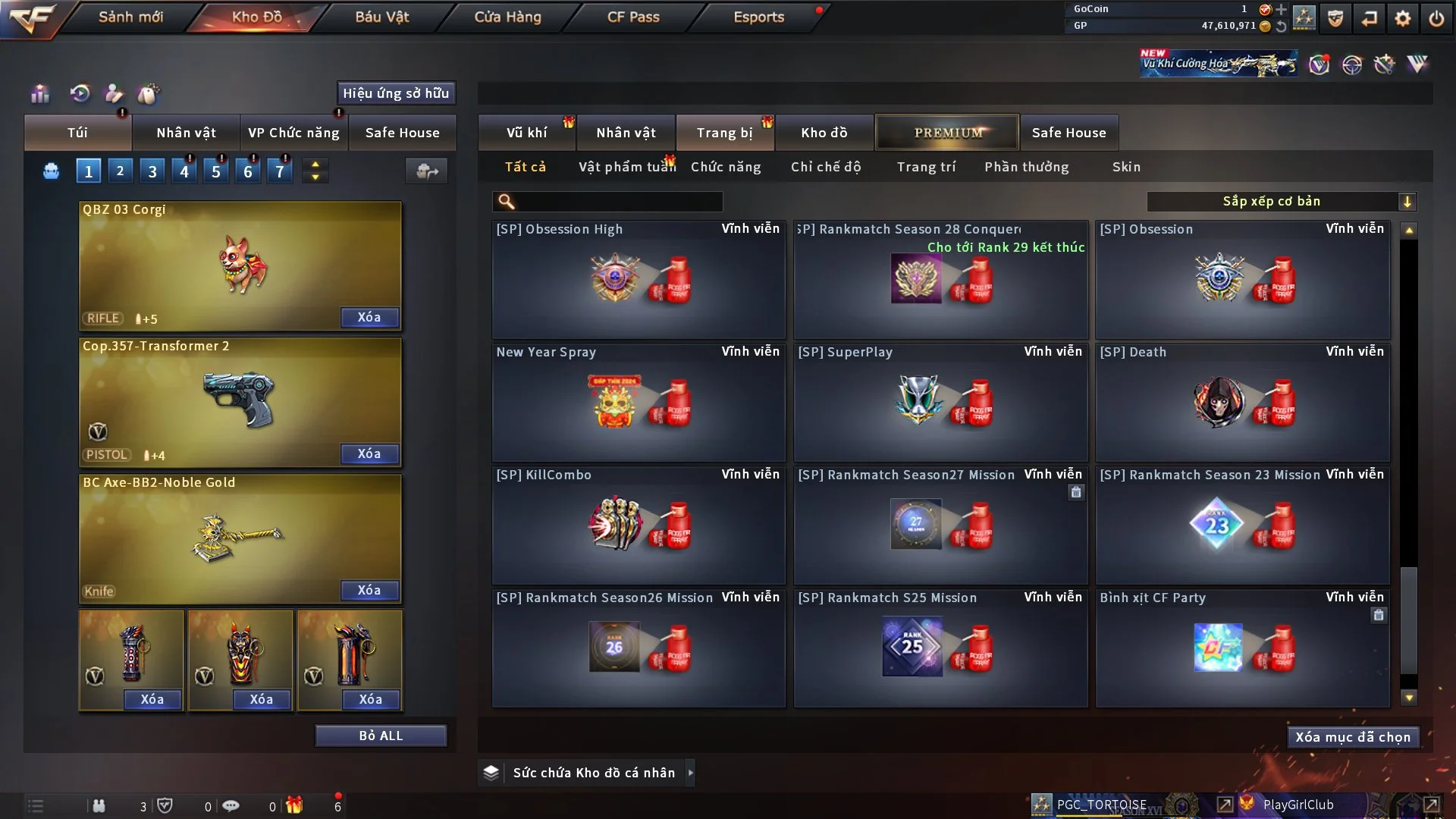Click the Bỏ ALL button
Screen dimensions: 1456x819
381,736
